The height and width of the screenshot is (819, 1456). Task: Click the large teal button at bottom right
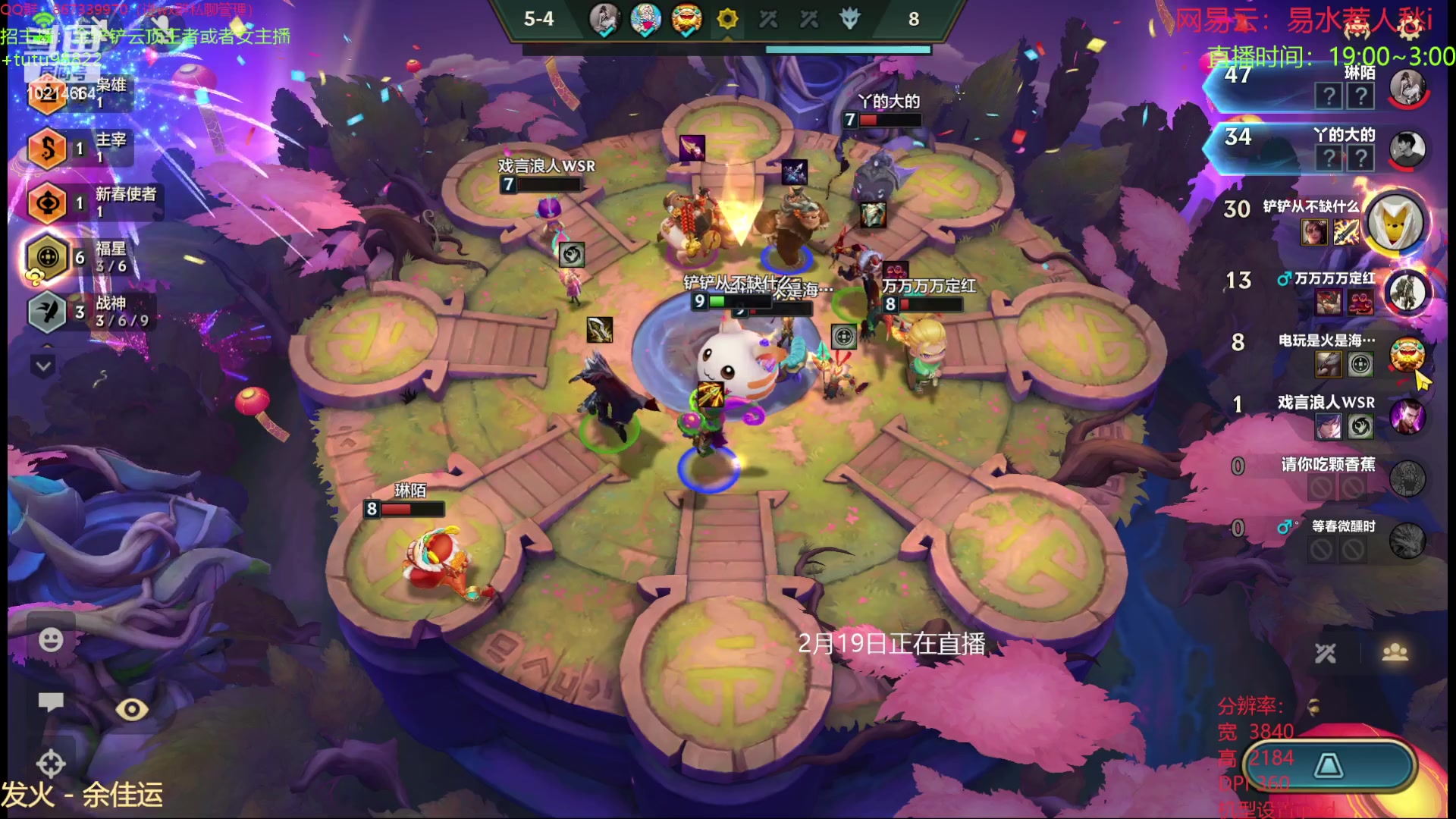pos(1329,765)
